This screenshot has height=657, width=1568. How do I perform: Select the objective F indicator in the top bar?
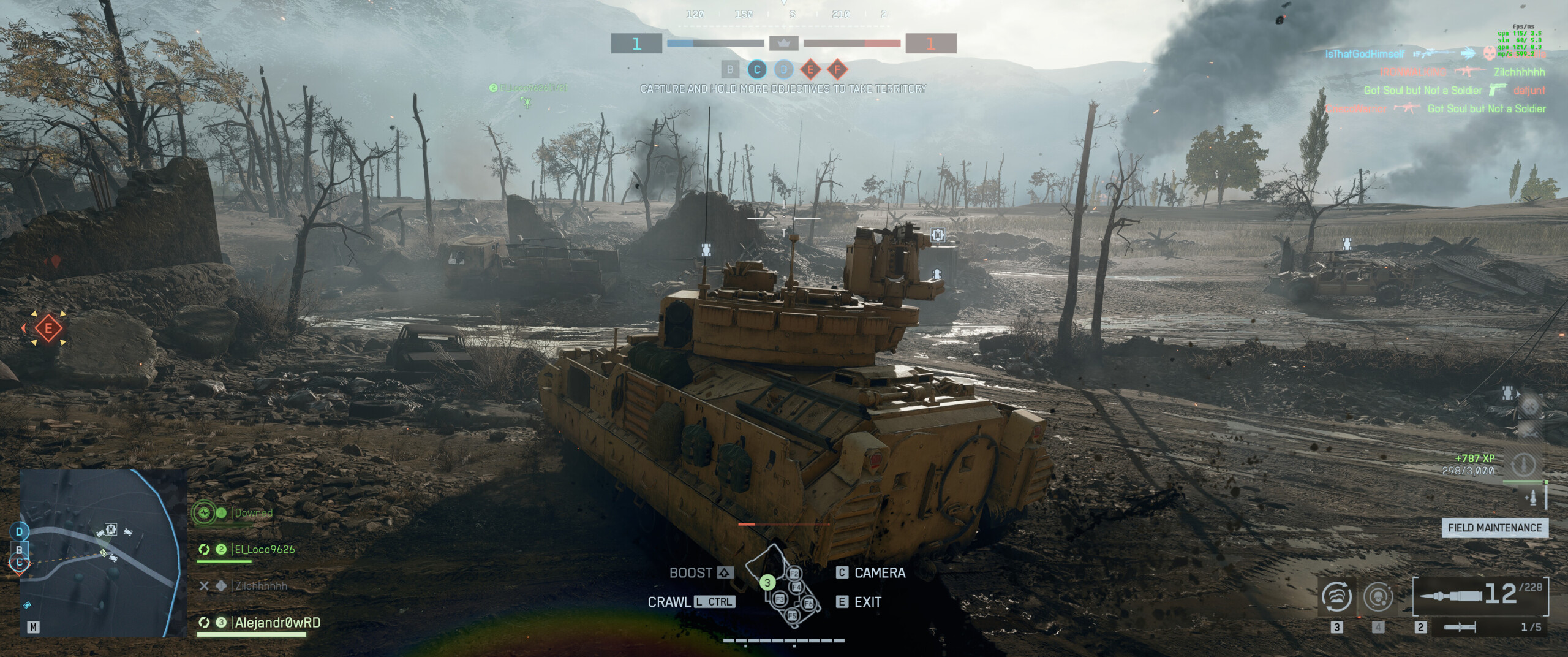(837, 69)
